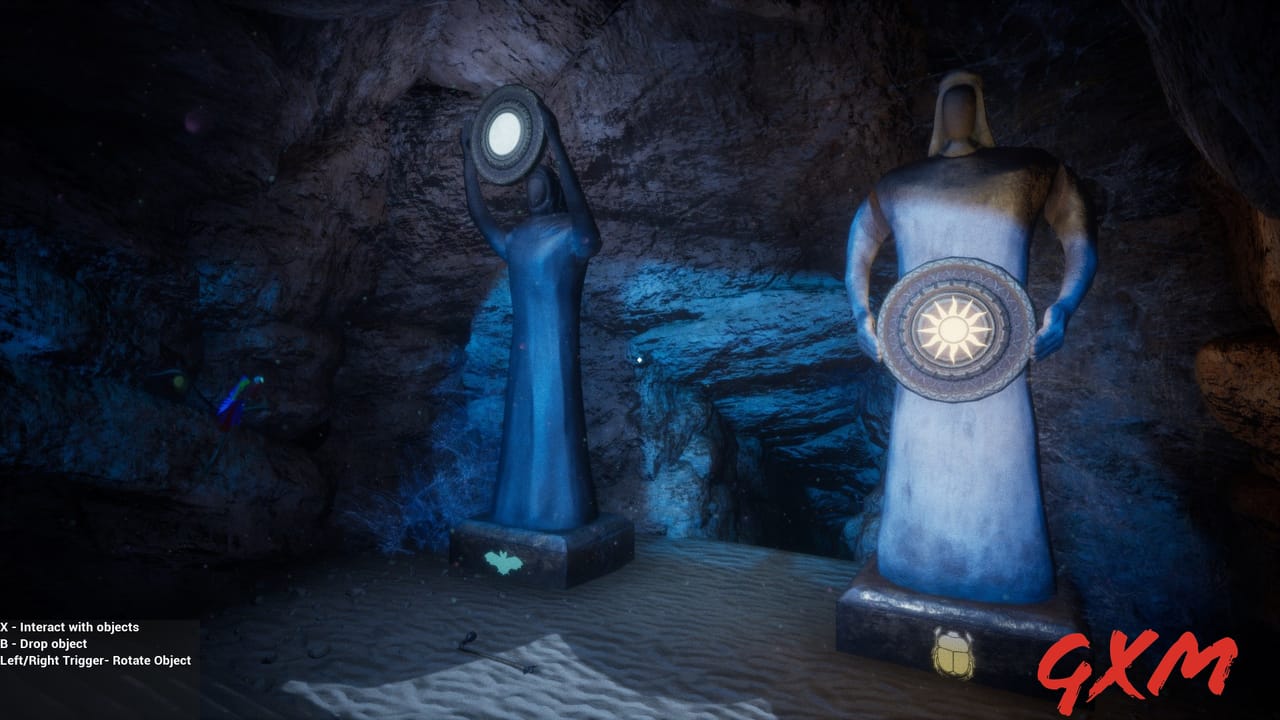Select the small white crosshair dot

click(x=639, y=360)
